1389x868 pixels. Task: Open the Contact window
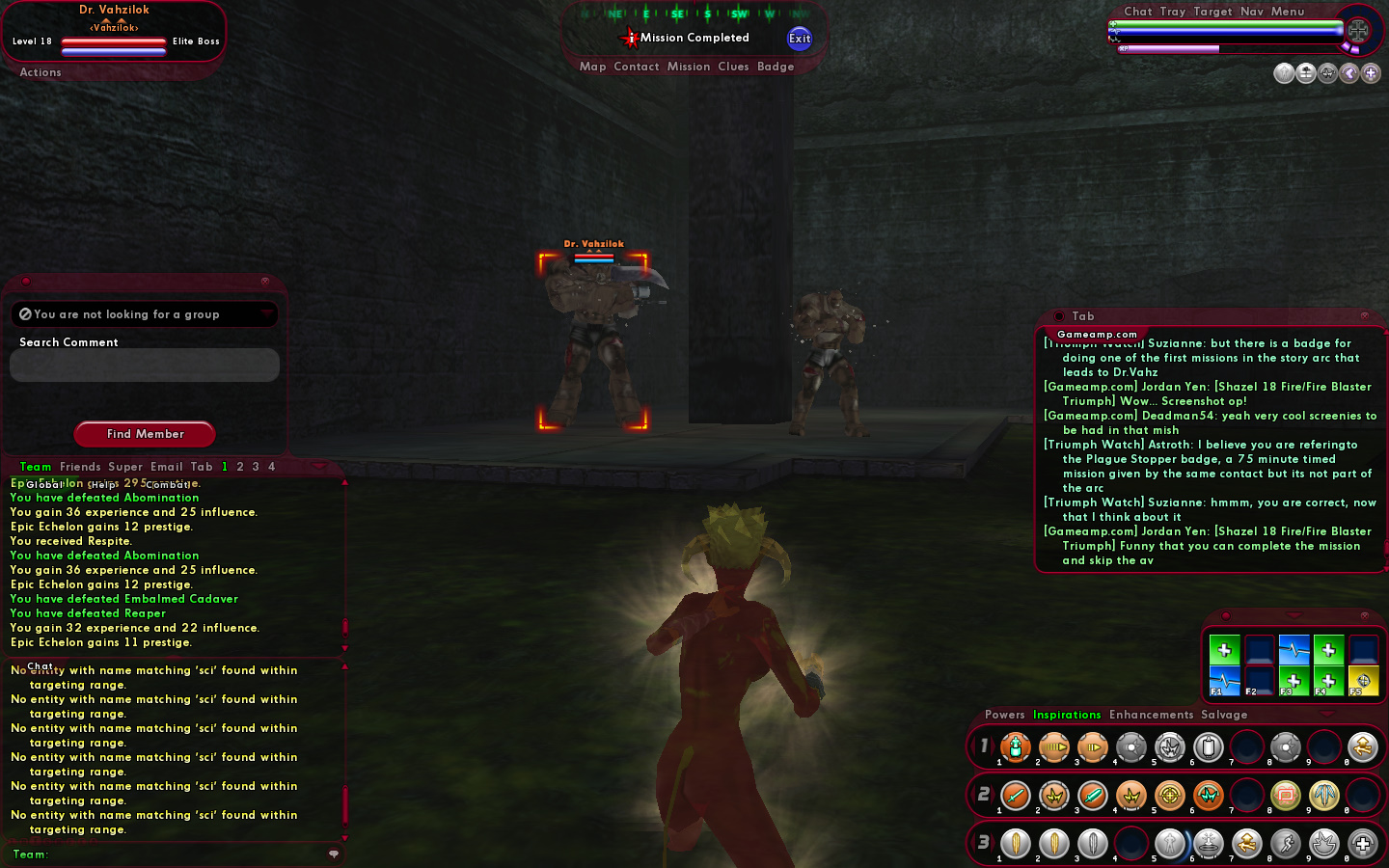point(637,67)
